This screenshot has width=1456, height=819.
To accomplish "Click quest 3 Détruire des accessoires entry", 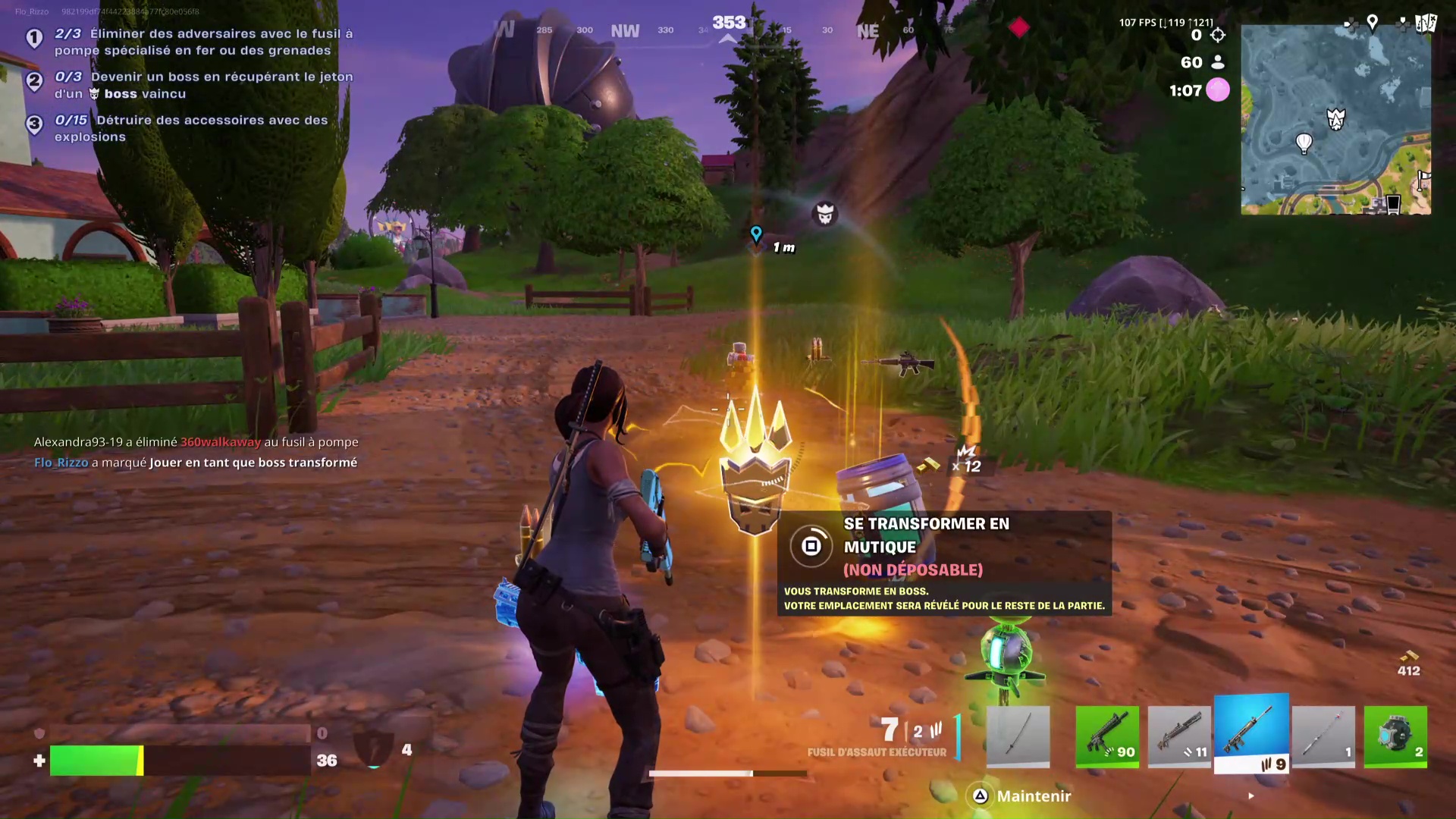I will [x=190, y=128].
